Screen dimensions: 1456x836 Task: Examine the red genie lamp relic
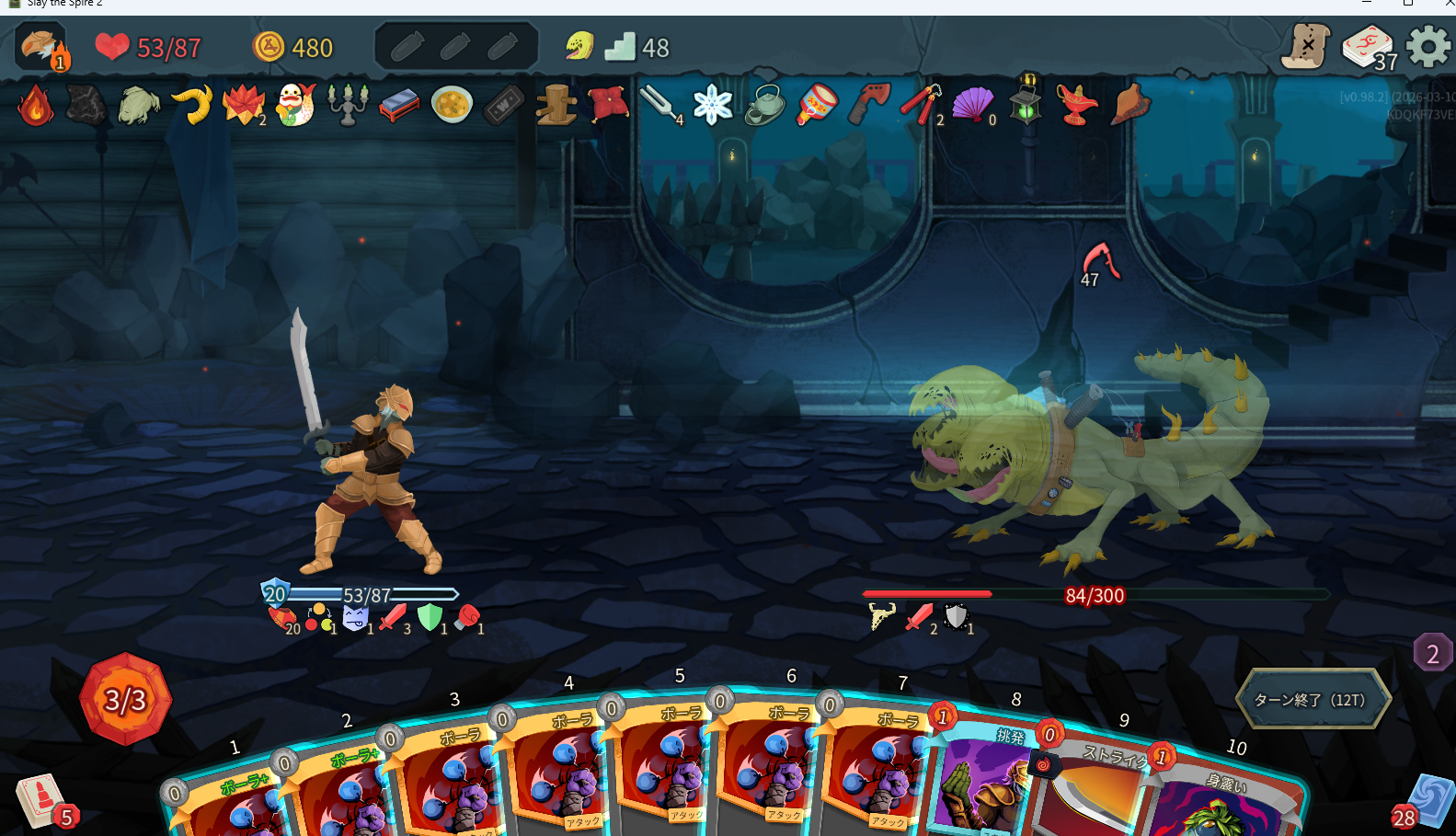click(1076, 105)
